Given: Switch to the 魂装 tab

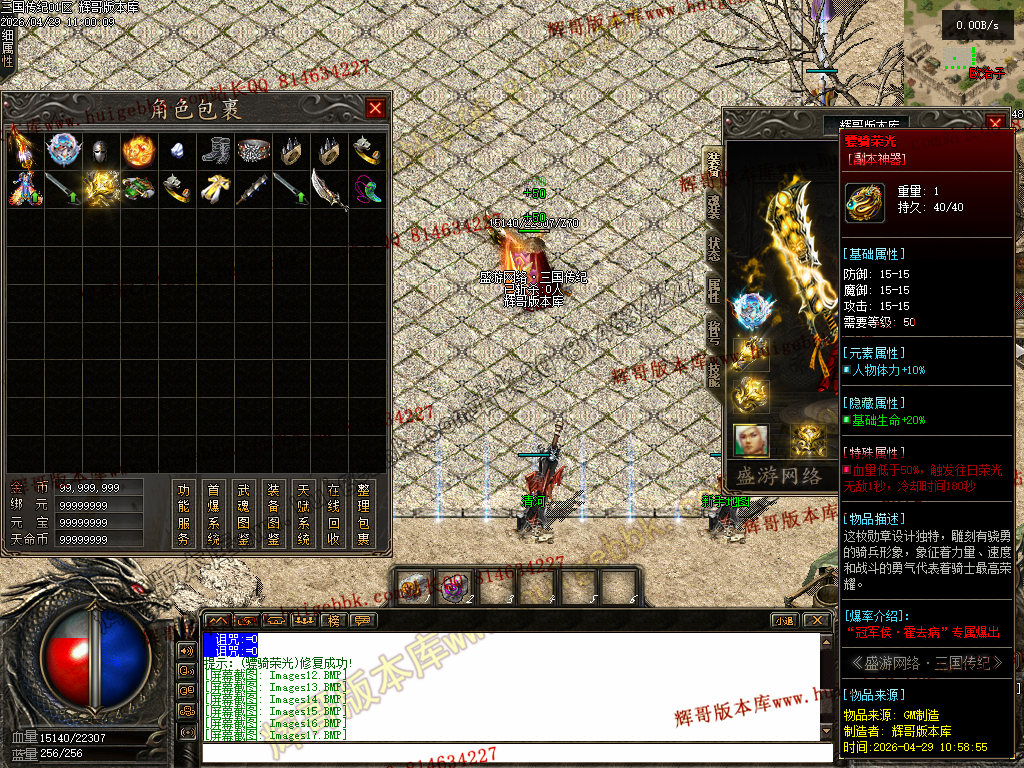Looking at the screenshot, I should 713,205.
